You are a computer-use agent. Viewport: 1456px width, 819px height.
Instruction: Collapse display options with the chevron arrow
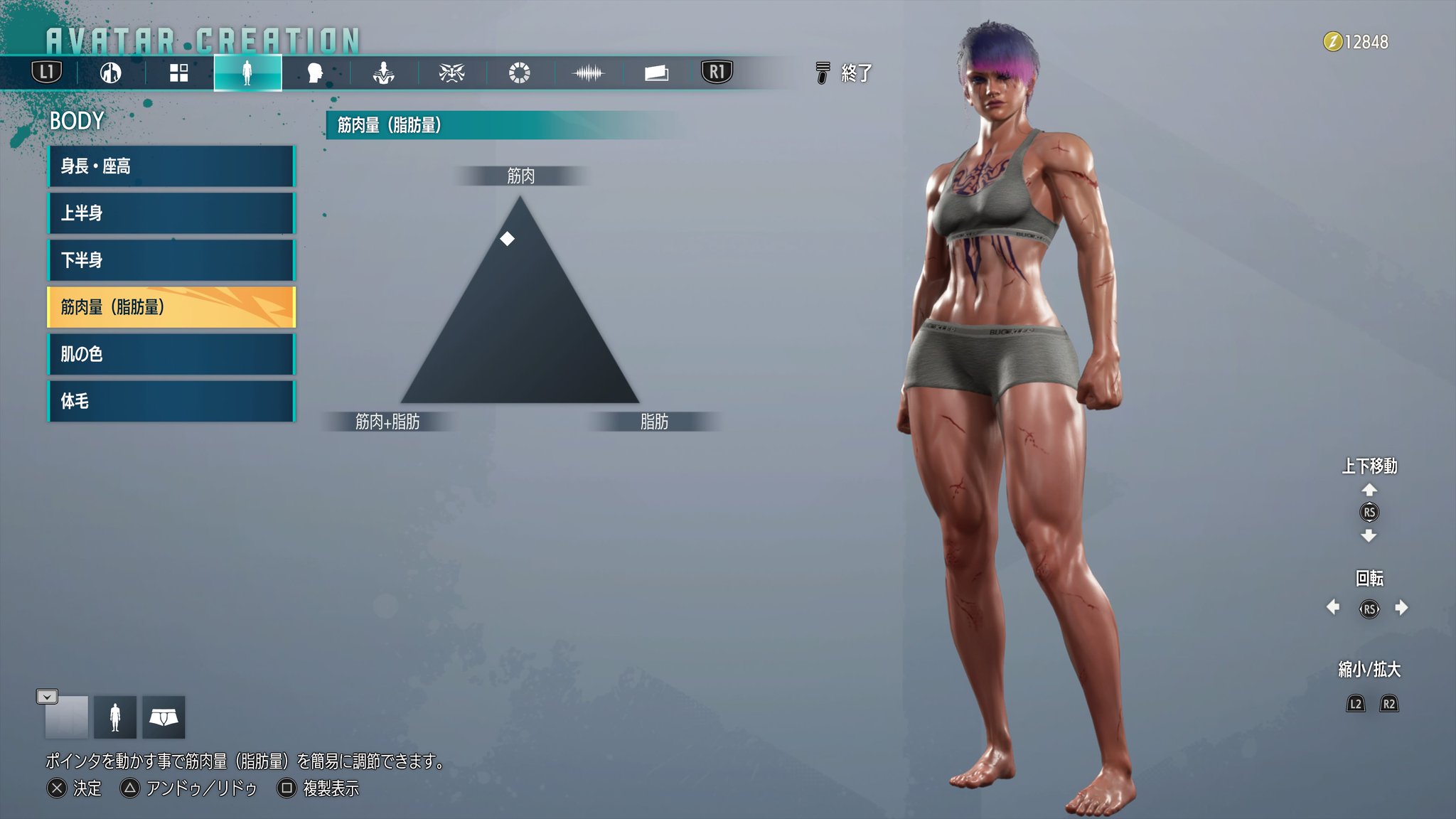pyautogui.click(x=47, y=697)
